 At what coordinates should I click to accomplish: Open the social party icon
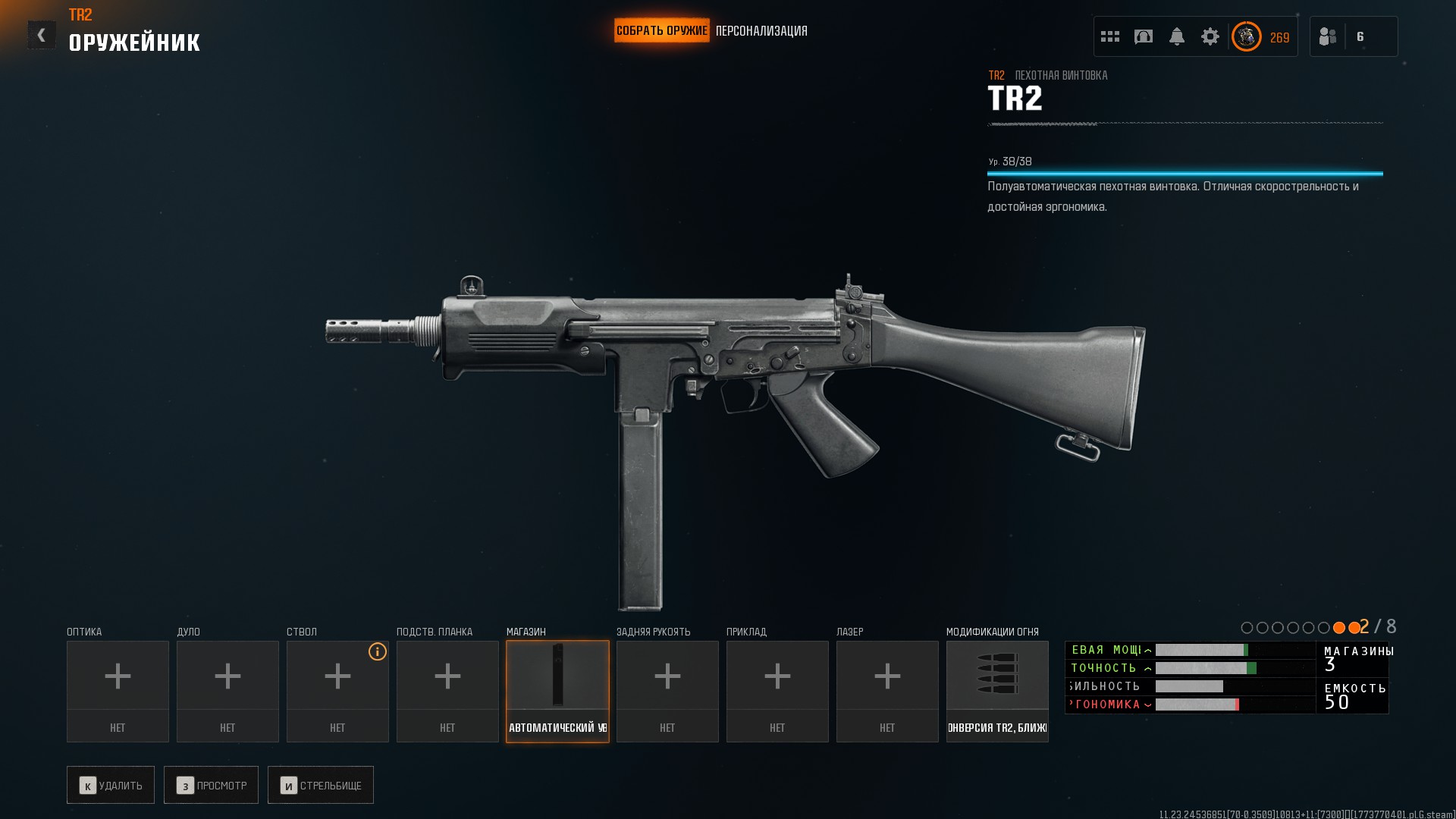tap(1328, 36)
